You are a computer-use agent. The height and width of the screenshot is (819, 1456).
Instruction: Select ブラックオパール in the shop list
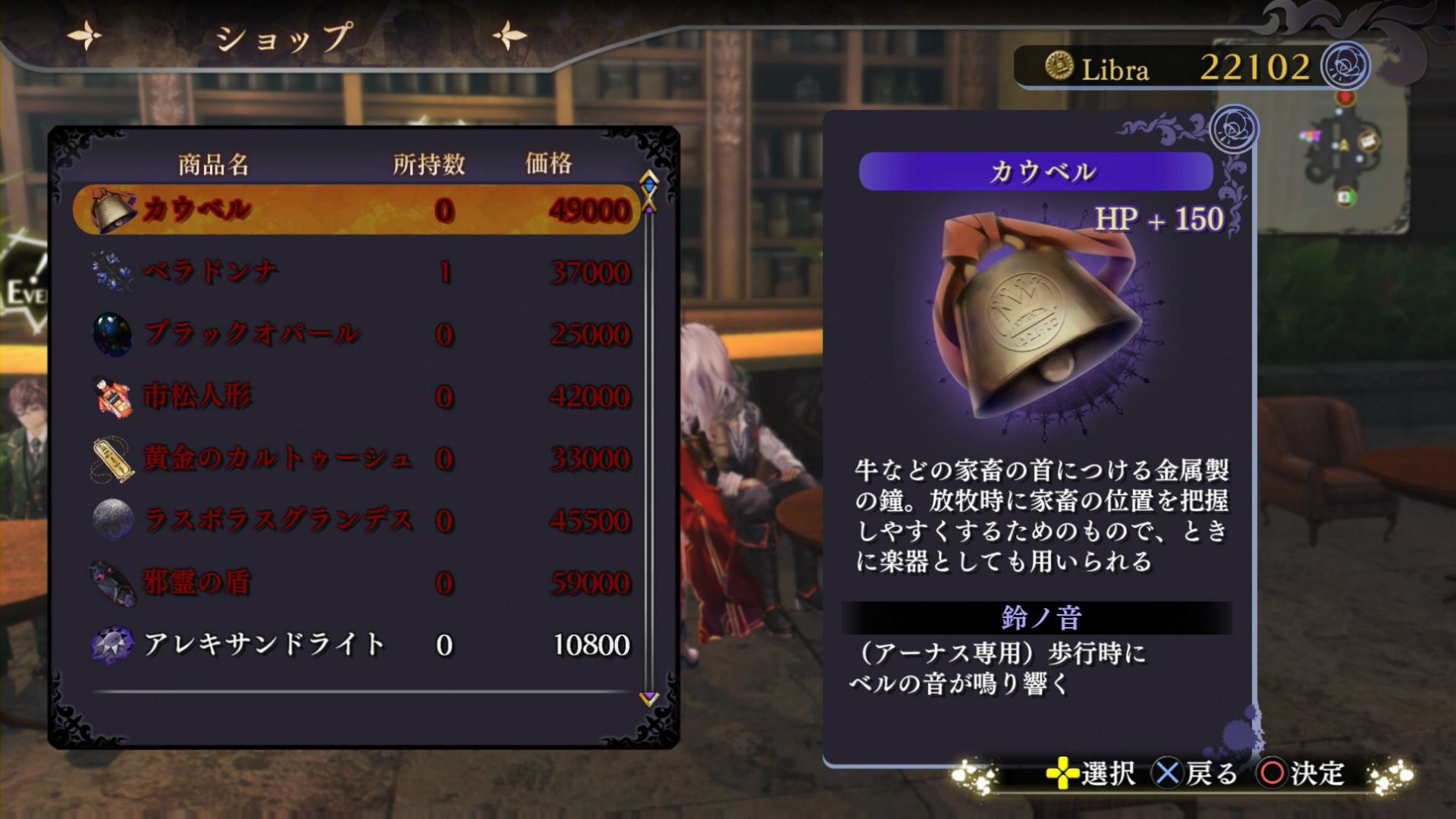(356, 334)
